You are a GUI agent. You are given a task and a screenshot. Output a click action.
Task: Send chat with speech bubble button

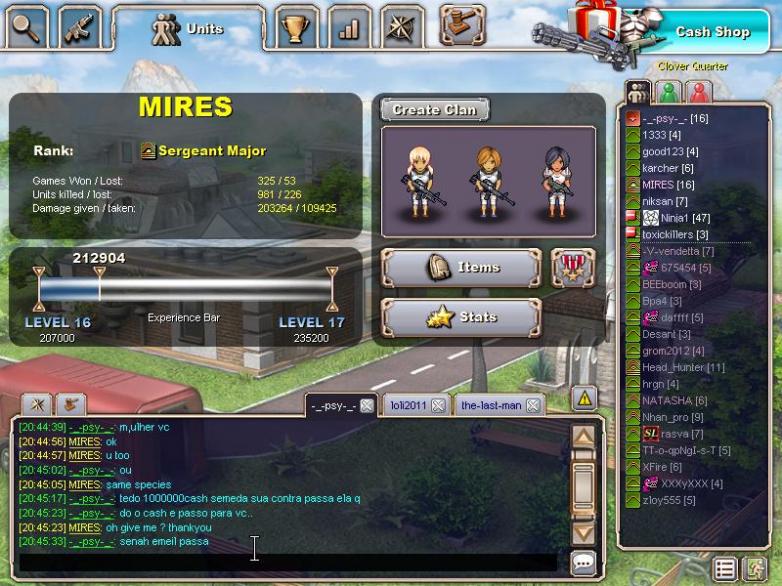click(x=584, y=562)
